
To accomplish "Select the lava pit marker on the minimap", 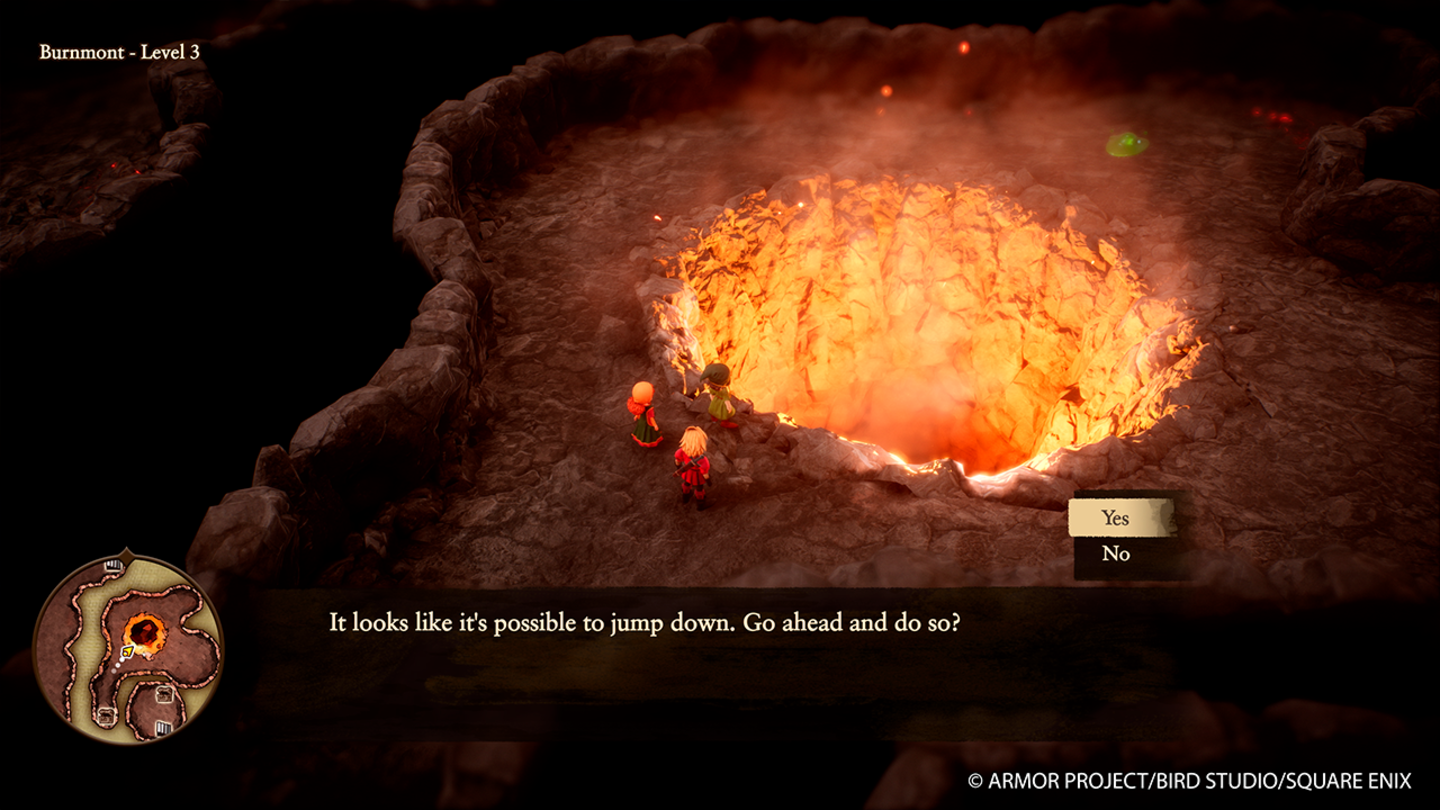I will click(x=144, y=630).
